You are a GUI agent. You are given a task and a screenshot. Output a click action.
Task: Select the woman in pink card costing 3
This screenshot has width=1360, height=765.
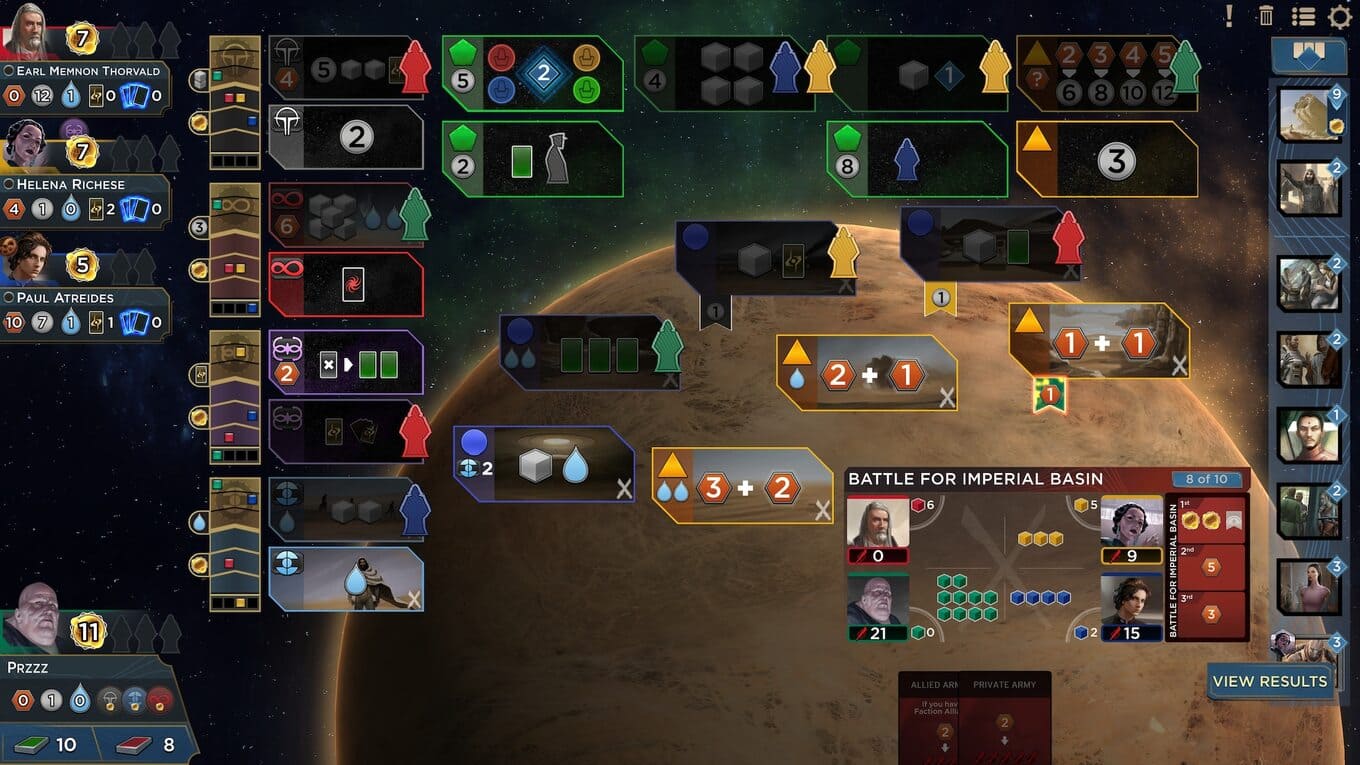[x=1308, y=586]
